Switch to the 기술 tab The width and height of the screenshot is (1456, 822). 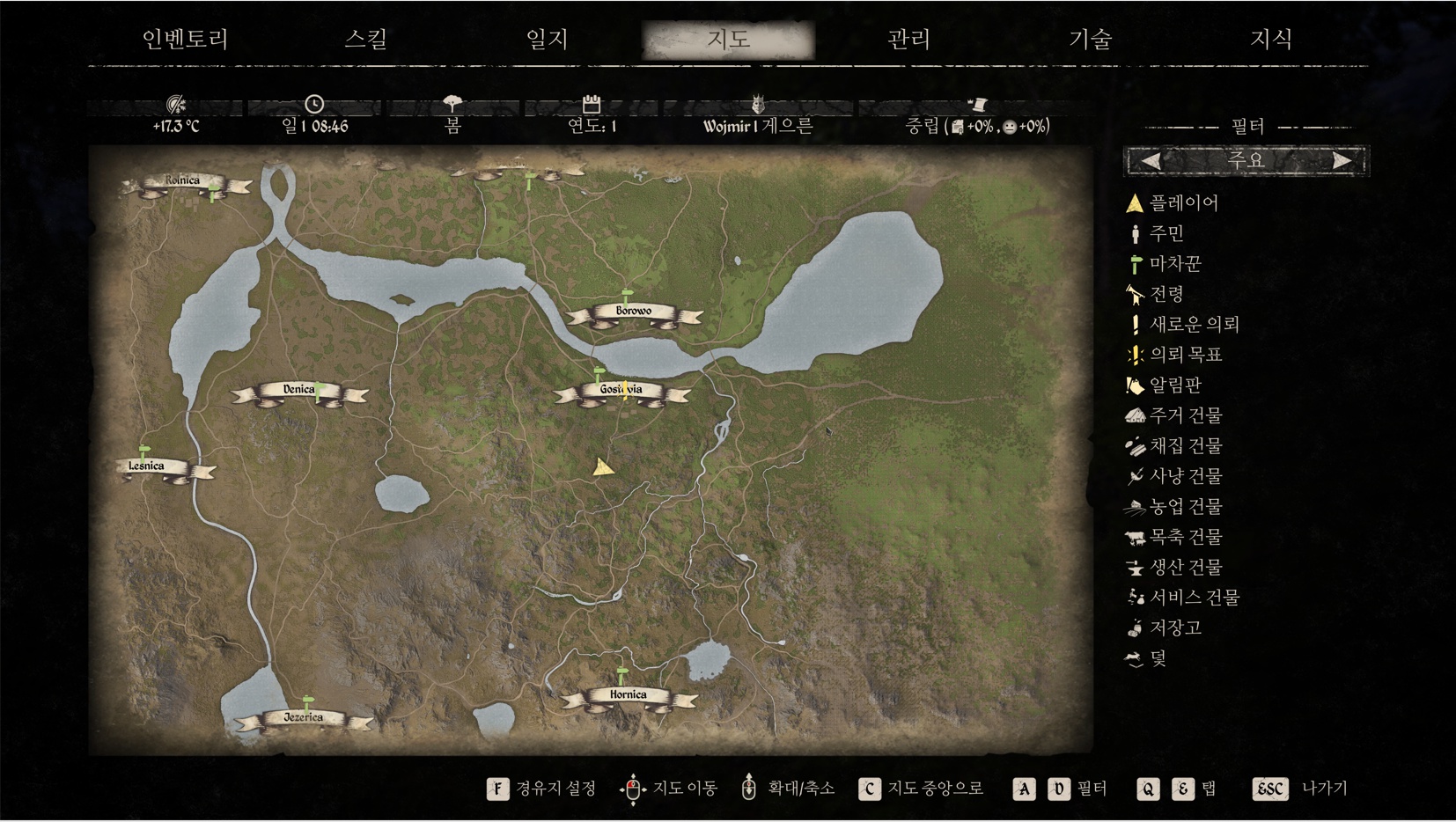(1091, 40)
